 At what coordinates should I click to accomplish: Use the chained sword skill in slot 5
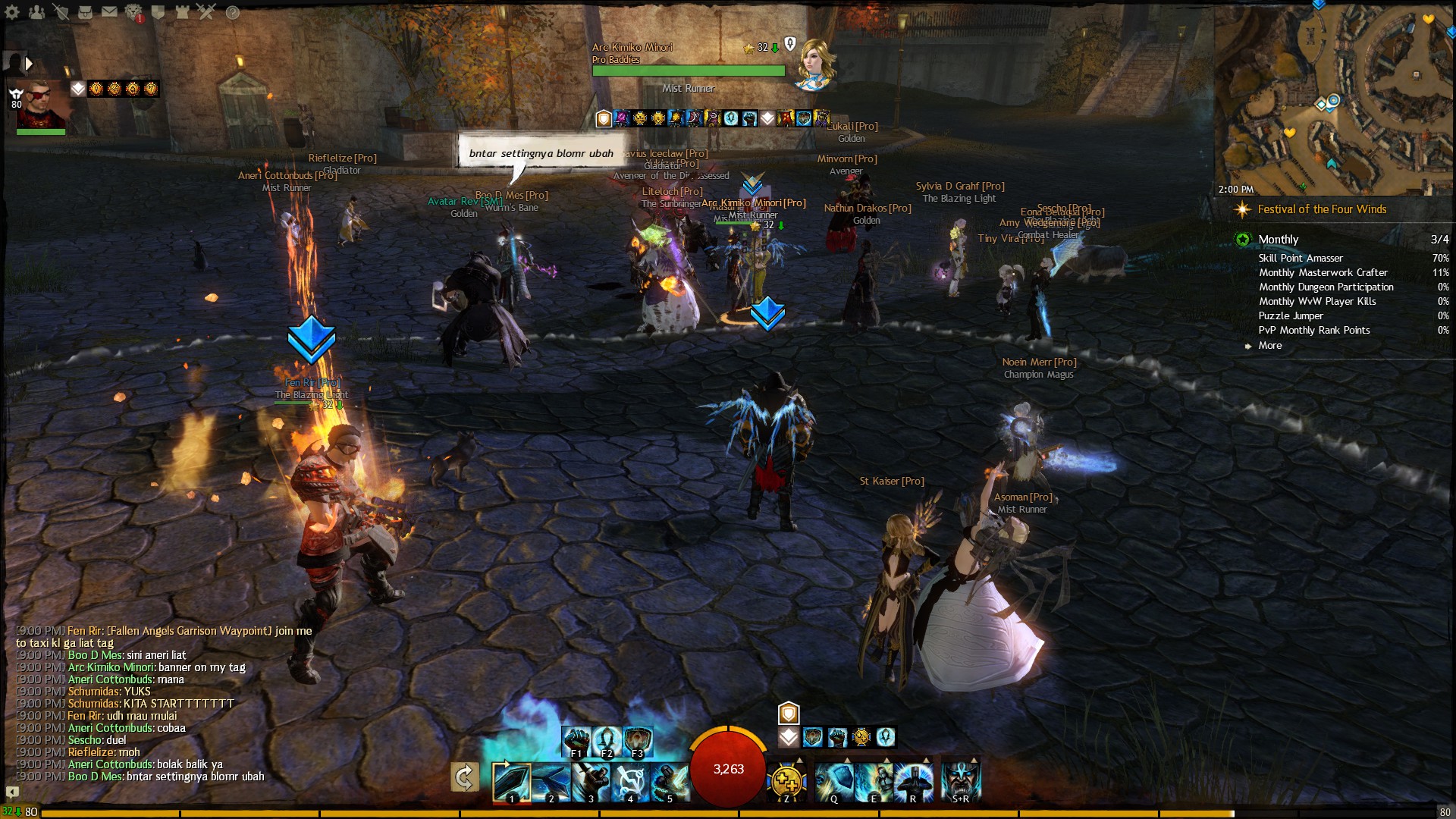click(x=669, y=782)
